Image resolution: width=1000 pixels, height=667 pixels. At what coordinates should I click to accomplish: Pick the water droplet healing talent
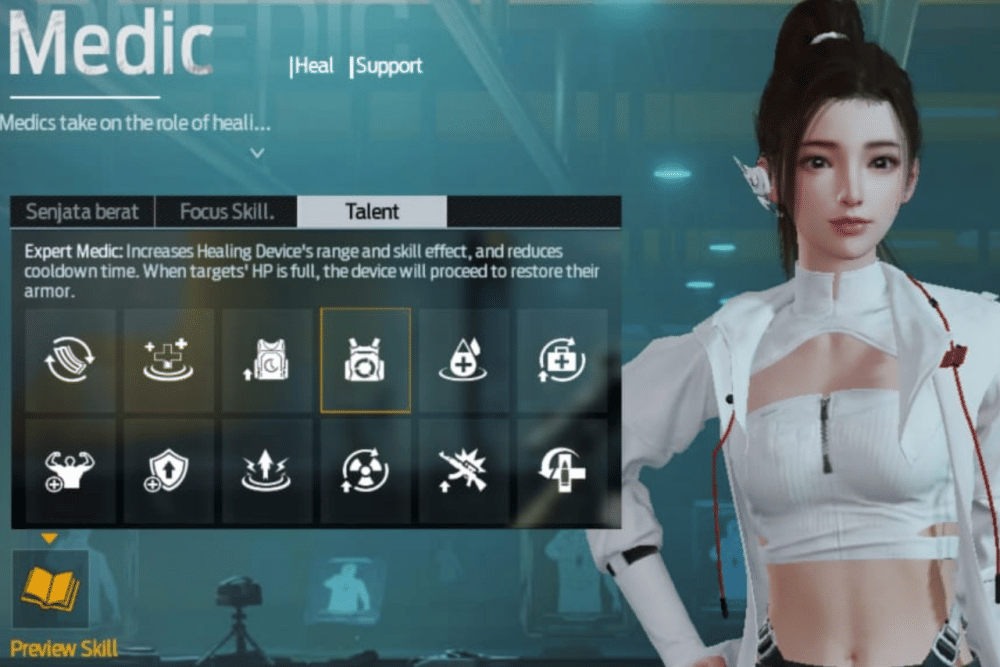(463, 360)
